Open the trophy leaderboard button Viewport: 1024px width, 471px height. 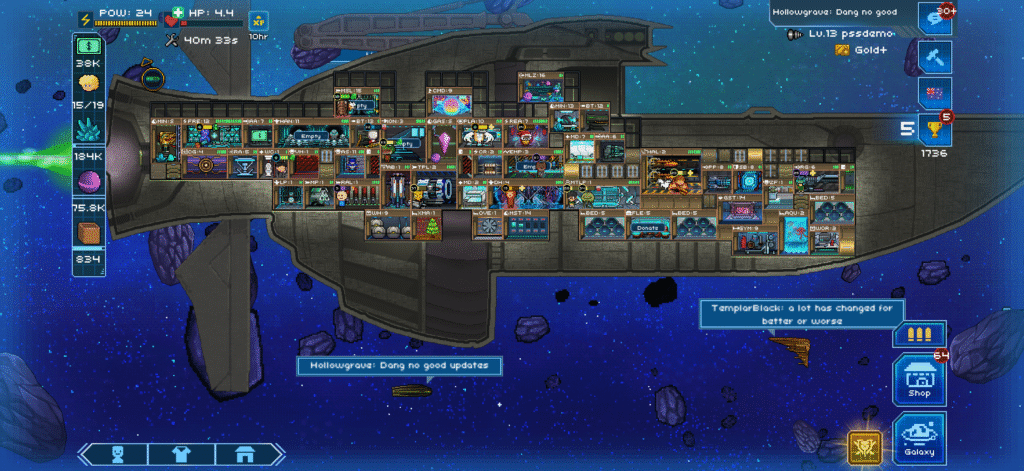(934, 128)
